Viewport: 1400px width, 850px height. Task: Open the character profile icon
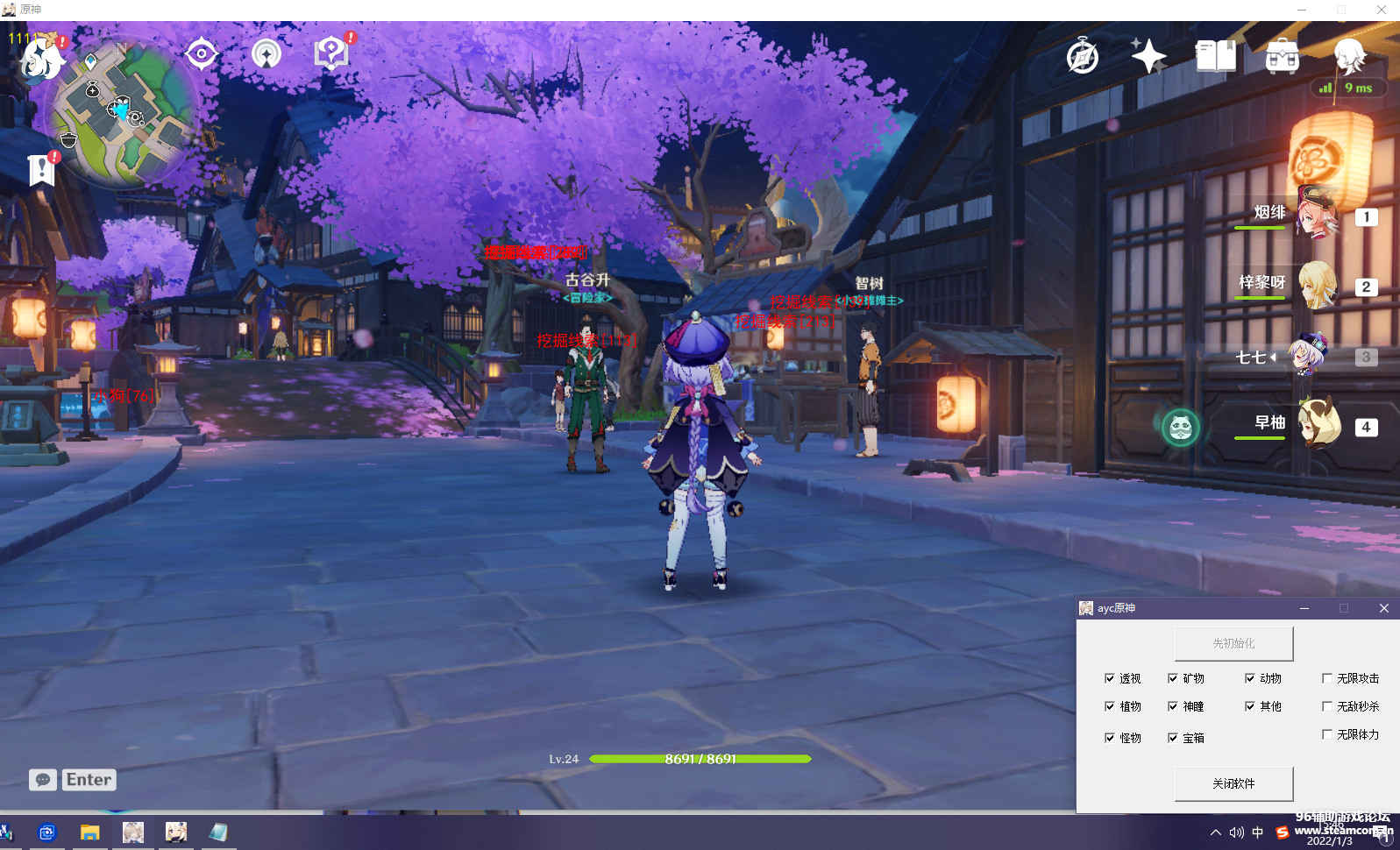coord(1349,57)
